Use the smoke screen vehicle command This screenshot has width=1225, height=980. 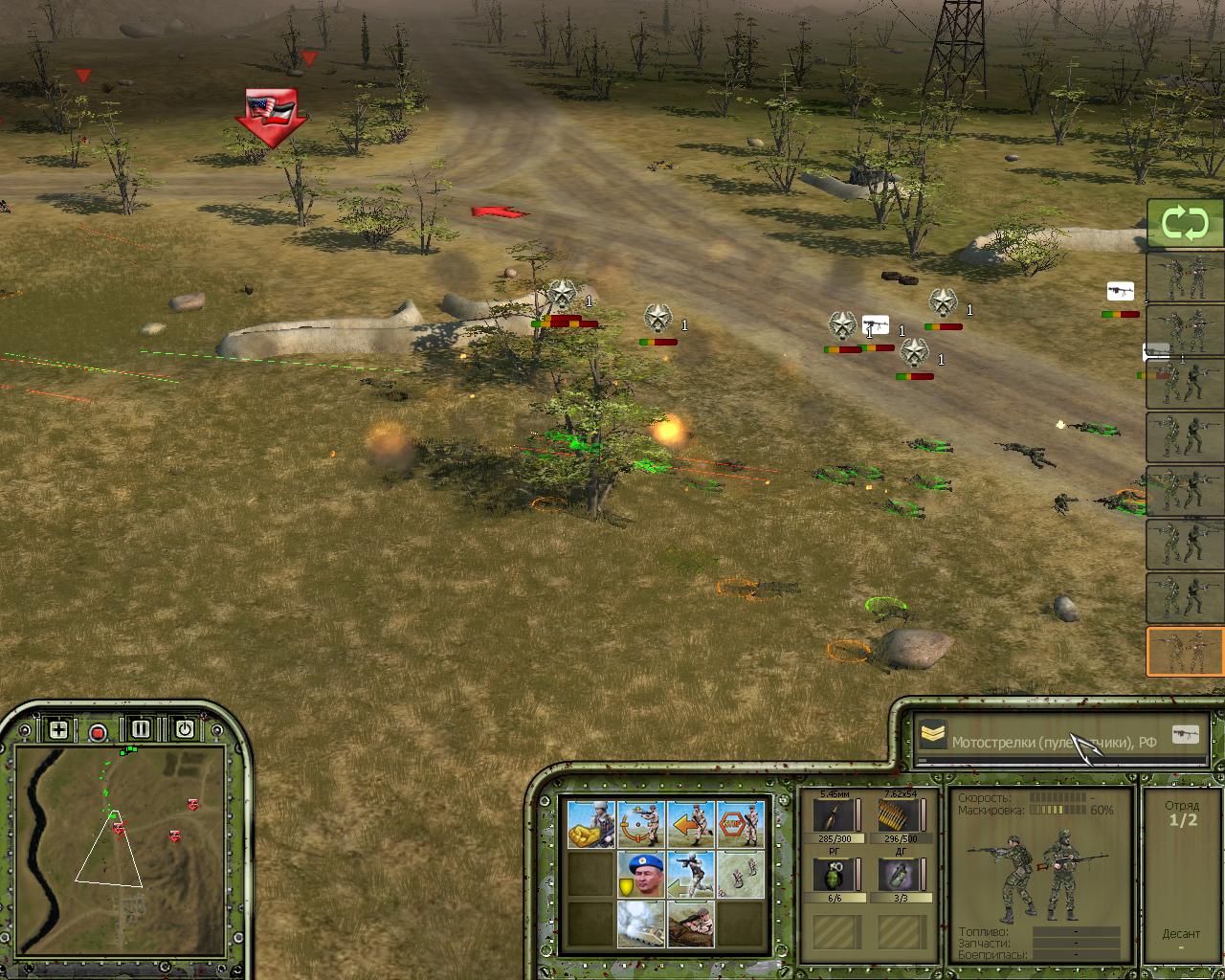(x=641, y=924)
